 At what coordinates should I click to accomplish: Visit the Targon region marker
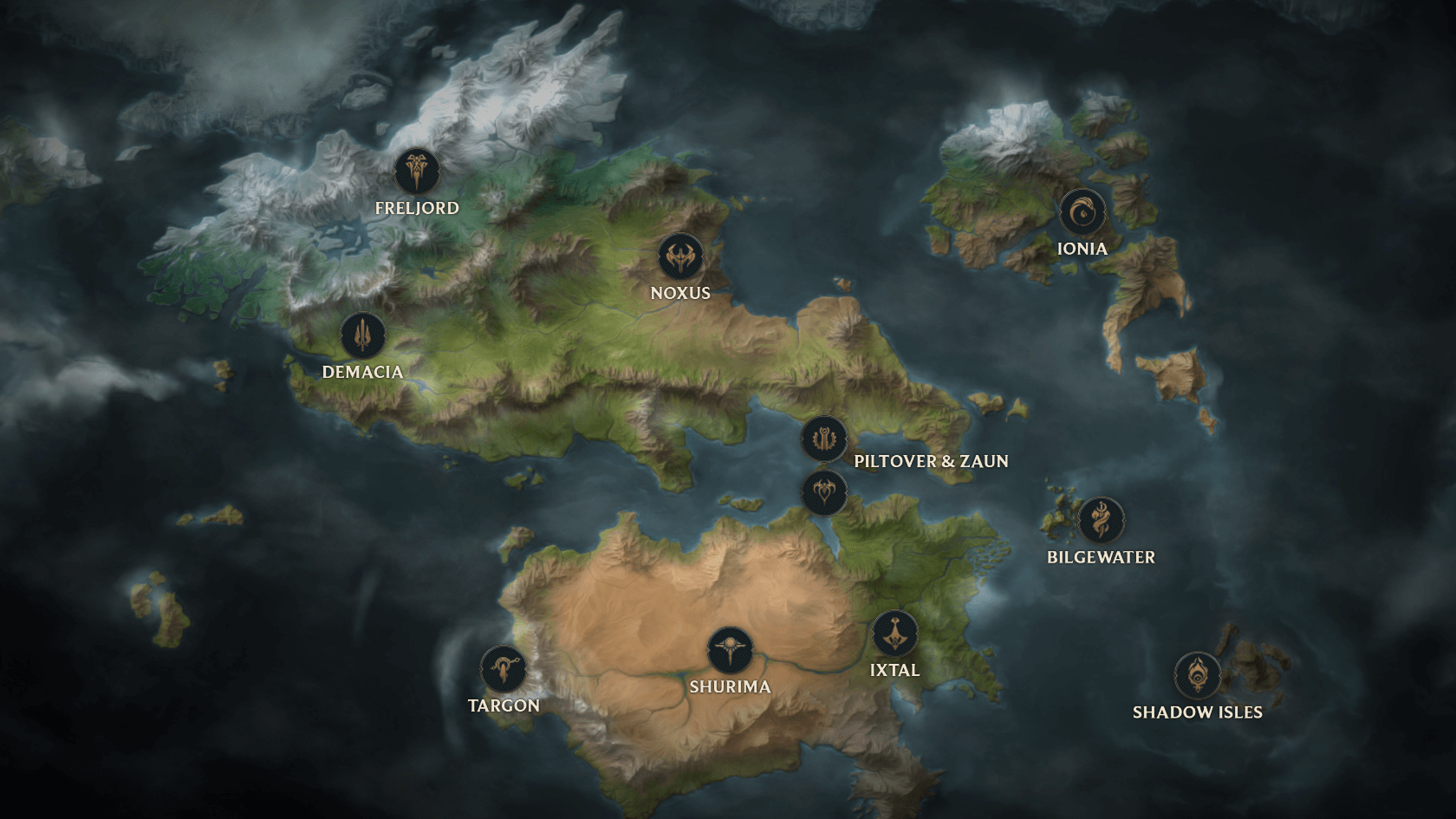(504, 669)
